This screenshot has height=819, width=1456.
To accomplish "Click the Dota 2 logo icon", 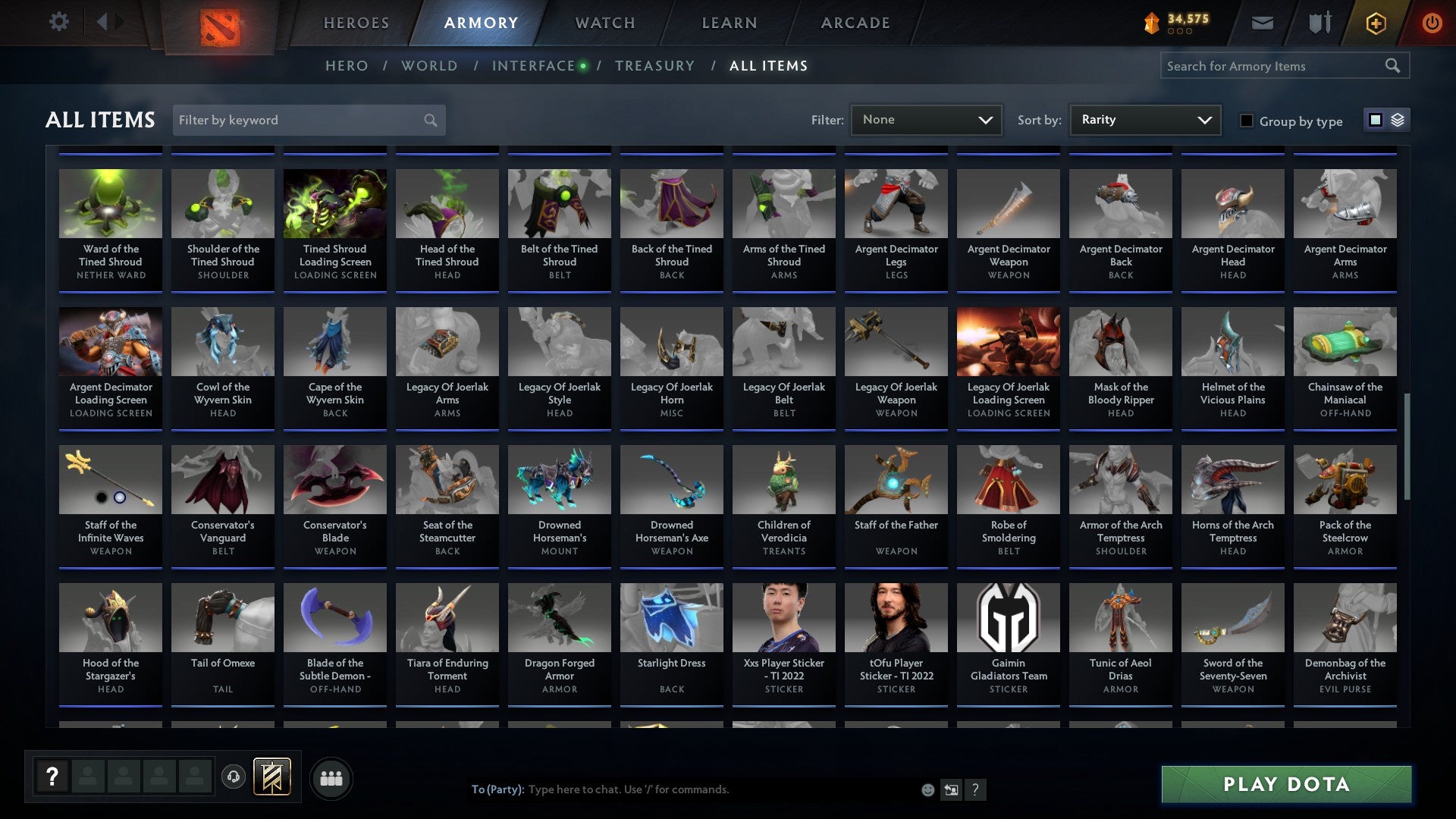I will (219, 29).
